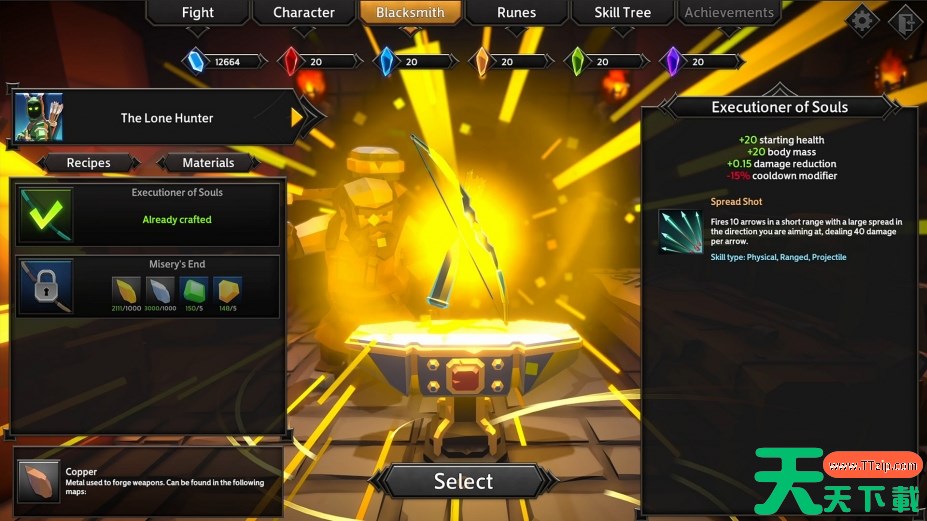The width and height of the screenshot is (927, 521).
Task: Click The Lone Hunter portrait
Action: [x=40, y=118]
